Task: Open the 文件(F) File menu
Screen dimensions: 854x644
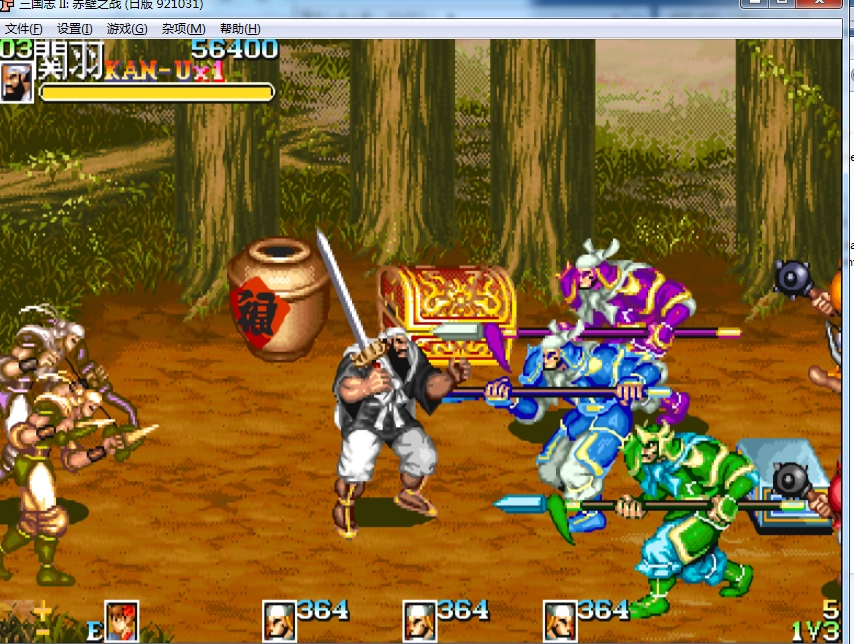Action: (x=24, y=29)
